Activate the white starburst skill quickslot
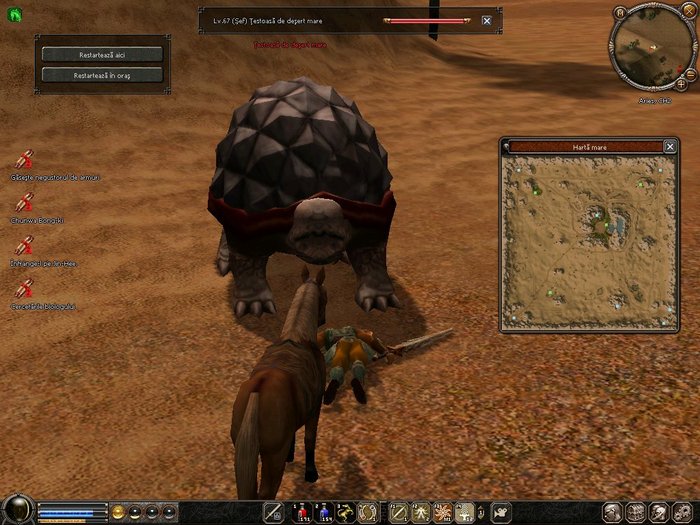Image resolution: width=700 pixels, height=525 pixels. [x=441, y=512]
